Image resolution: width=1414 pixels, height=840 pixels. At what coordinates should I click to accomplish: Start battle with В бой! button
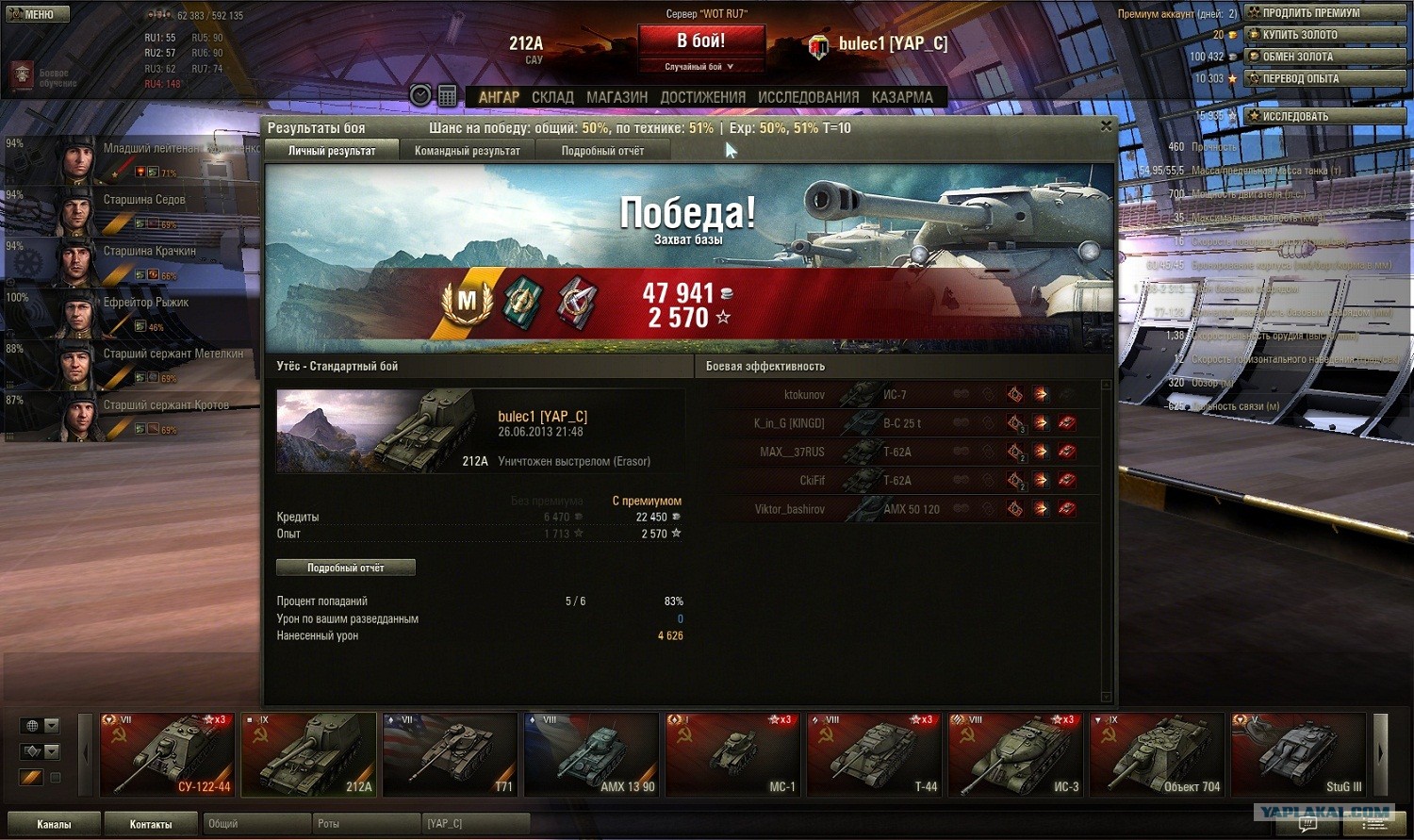700,41
